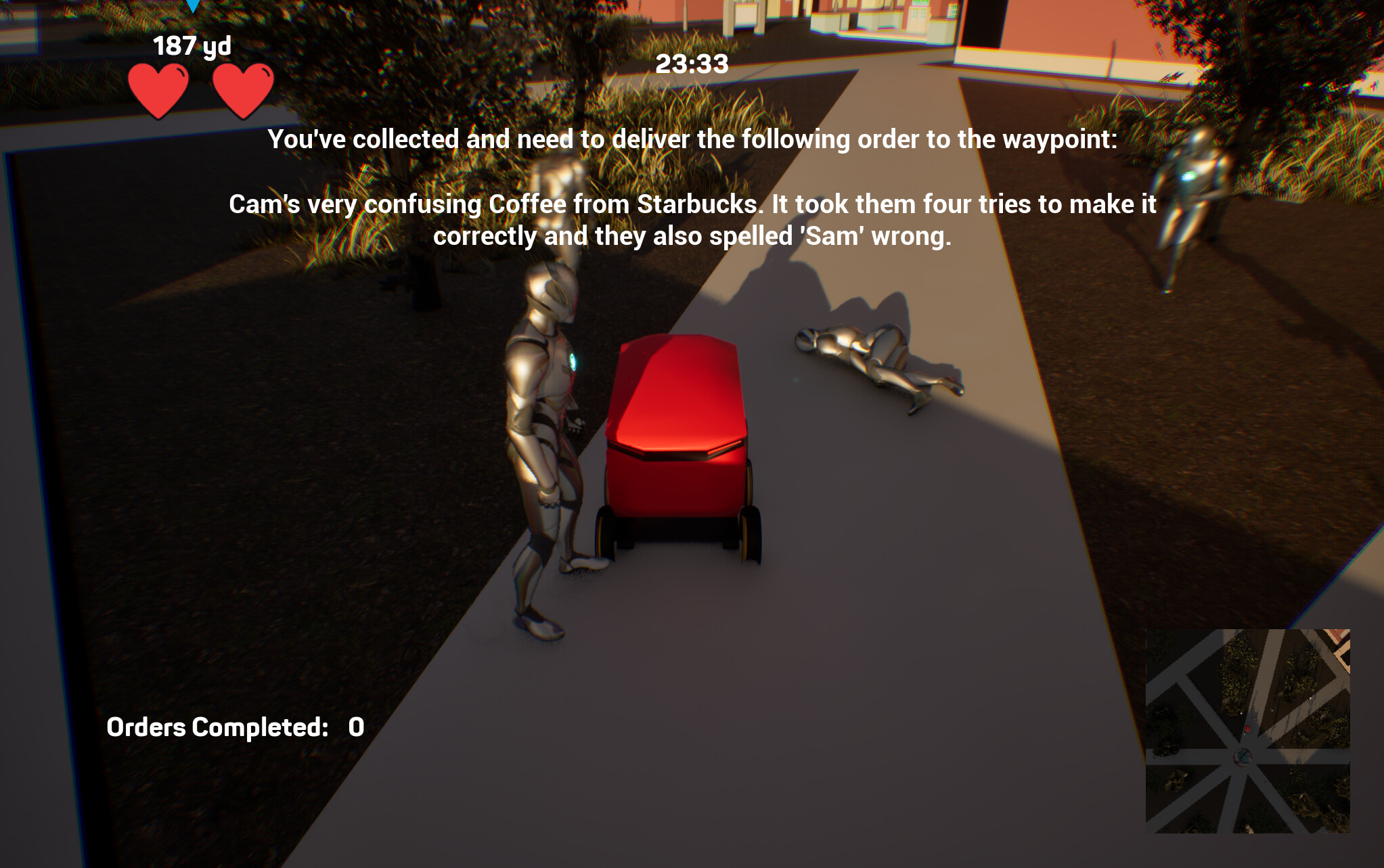Select the blue waypoint arrow indicator

[x=194, y=7]
